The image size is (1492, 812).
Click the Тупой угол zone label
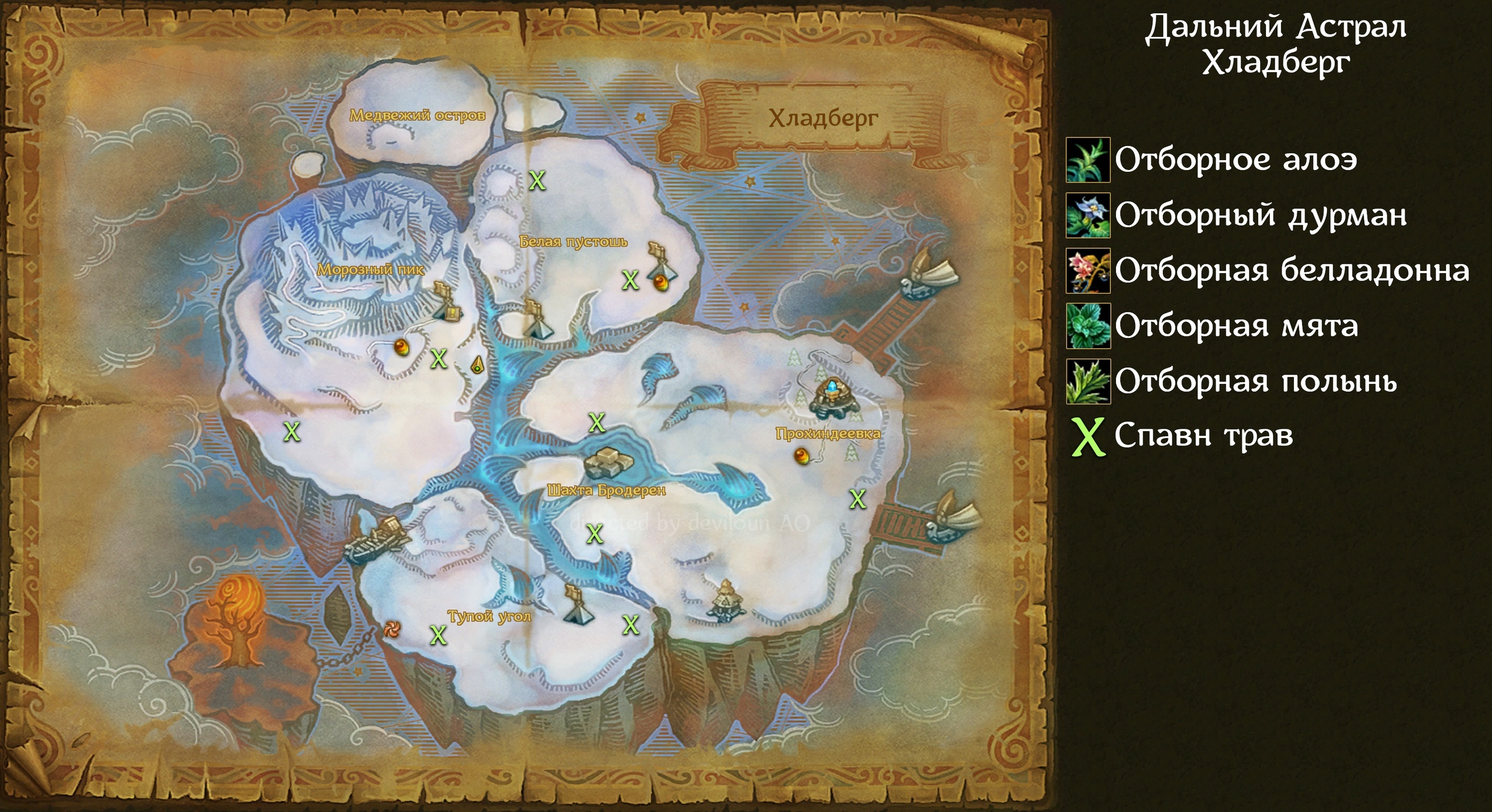pyautogui.click(x=489, y=616)
